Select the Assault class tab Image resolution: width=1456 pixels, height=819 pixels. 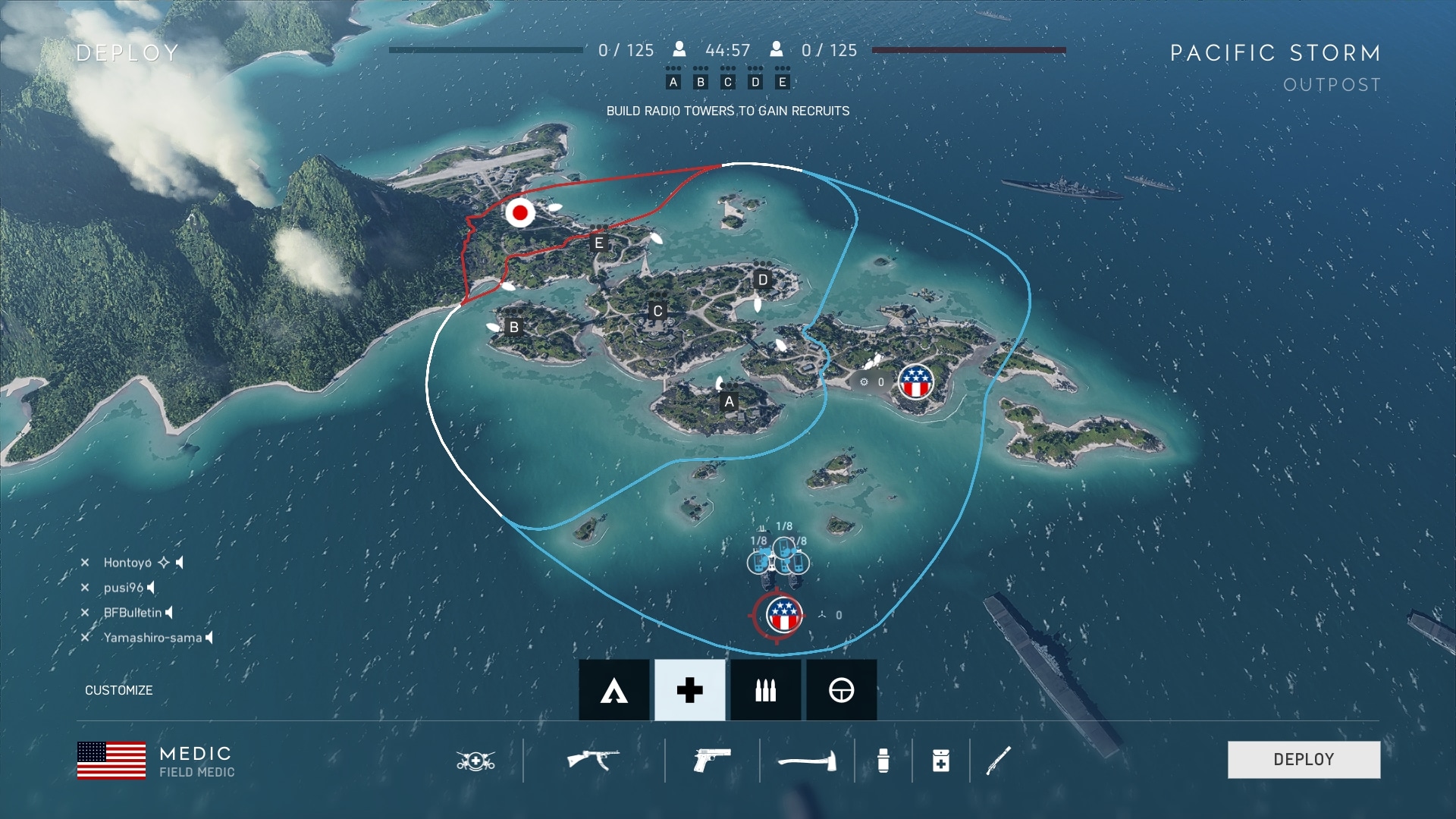613,690
